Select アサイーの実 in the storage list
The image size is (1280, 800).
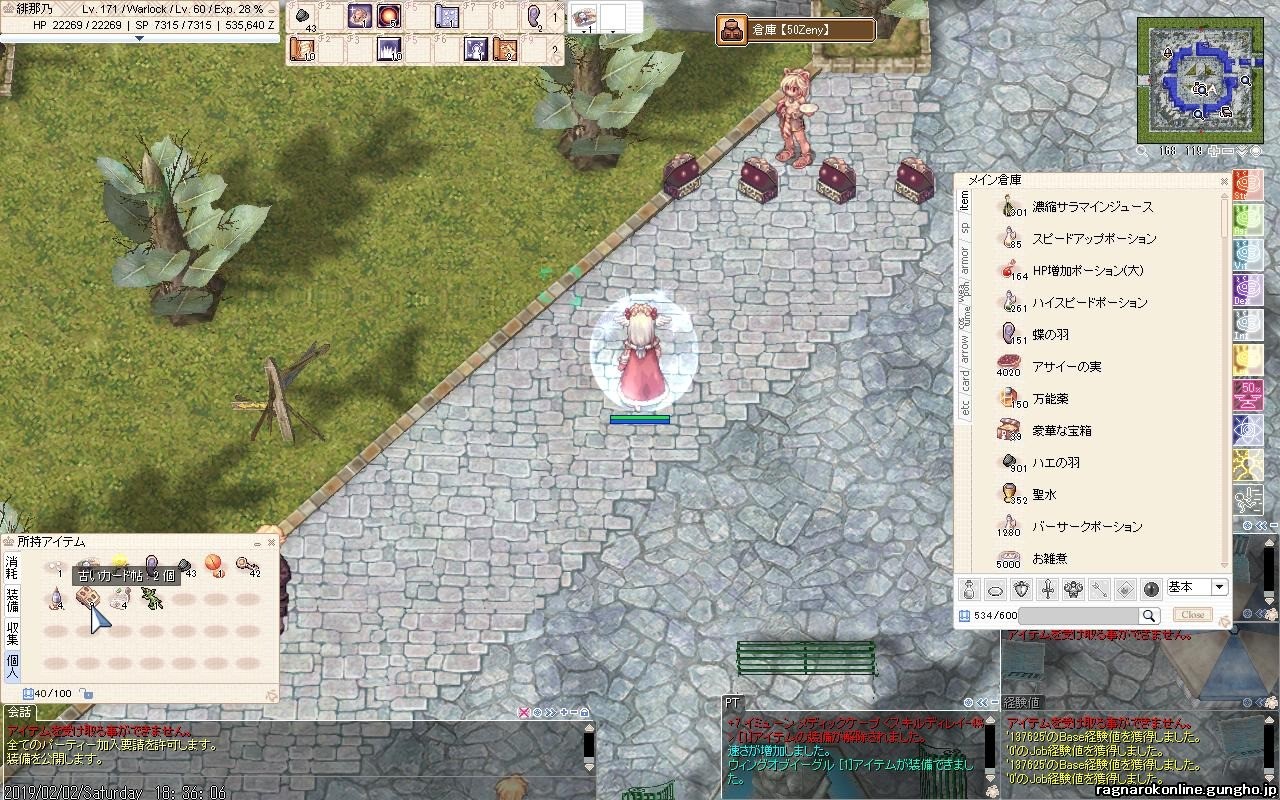[x=1066, y=367]
